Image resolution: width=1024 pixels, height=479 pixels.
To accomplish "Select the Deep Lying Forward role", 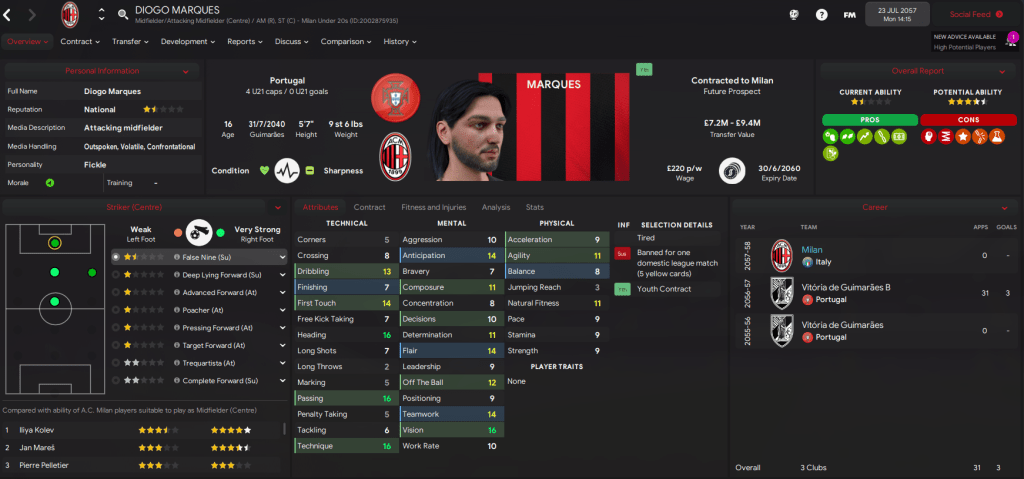I will pos(220,274).
